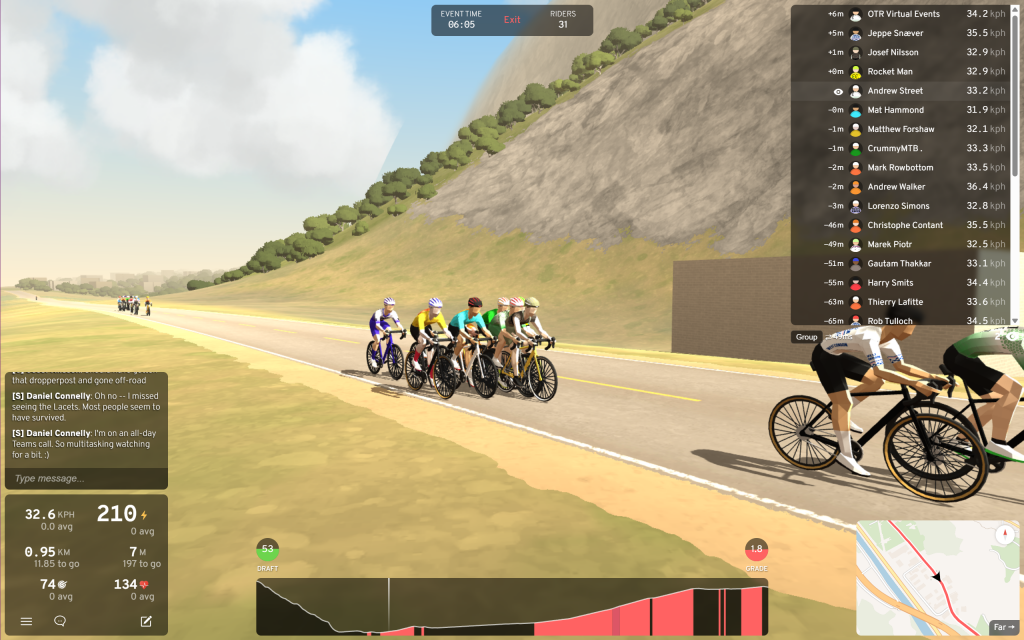Select the Group button under rider list
Viewport: 1024px width, 640px height.
(x=806, y=337)
